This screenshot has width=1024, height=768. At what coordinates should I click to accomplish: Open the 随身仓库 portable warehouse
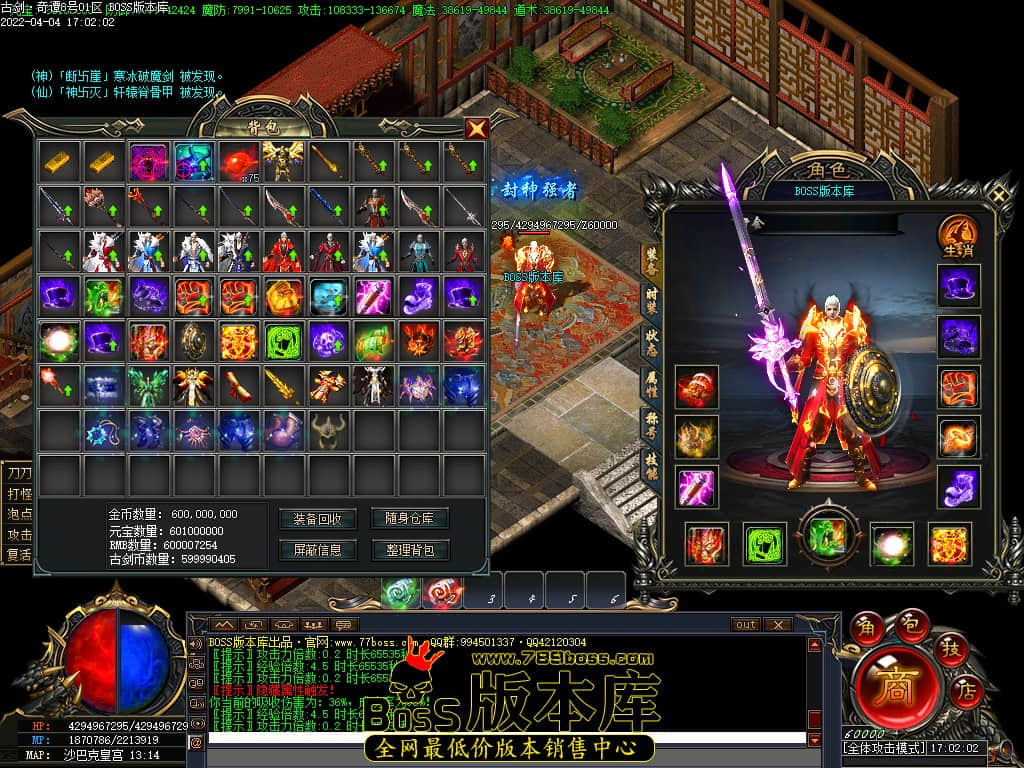[410, 519]
